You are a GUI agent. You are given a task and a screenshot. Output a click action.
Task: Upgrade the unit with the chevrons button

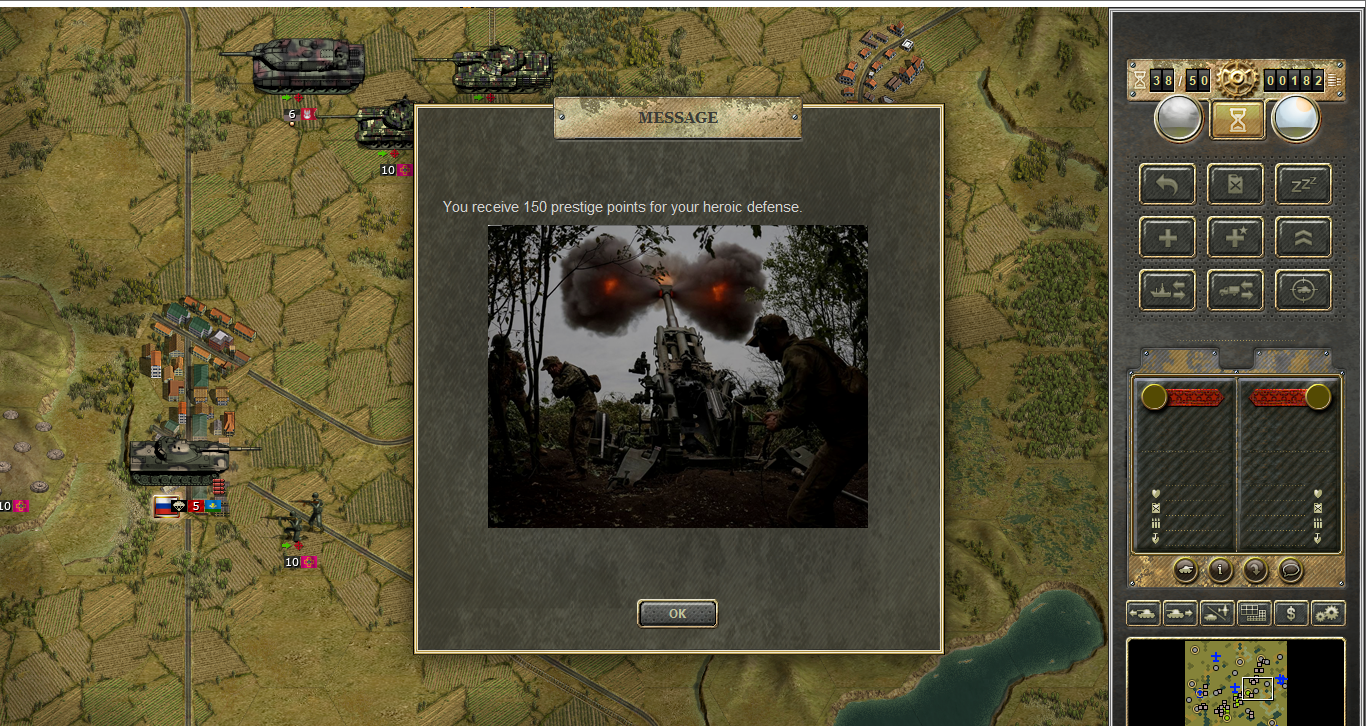click(x=1303, y=237)
